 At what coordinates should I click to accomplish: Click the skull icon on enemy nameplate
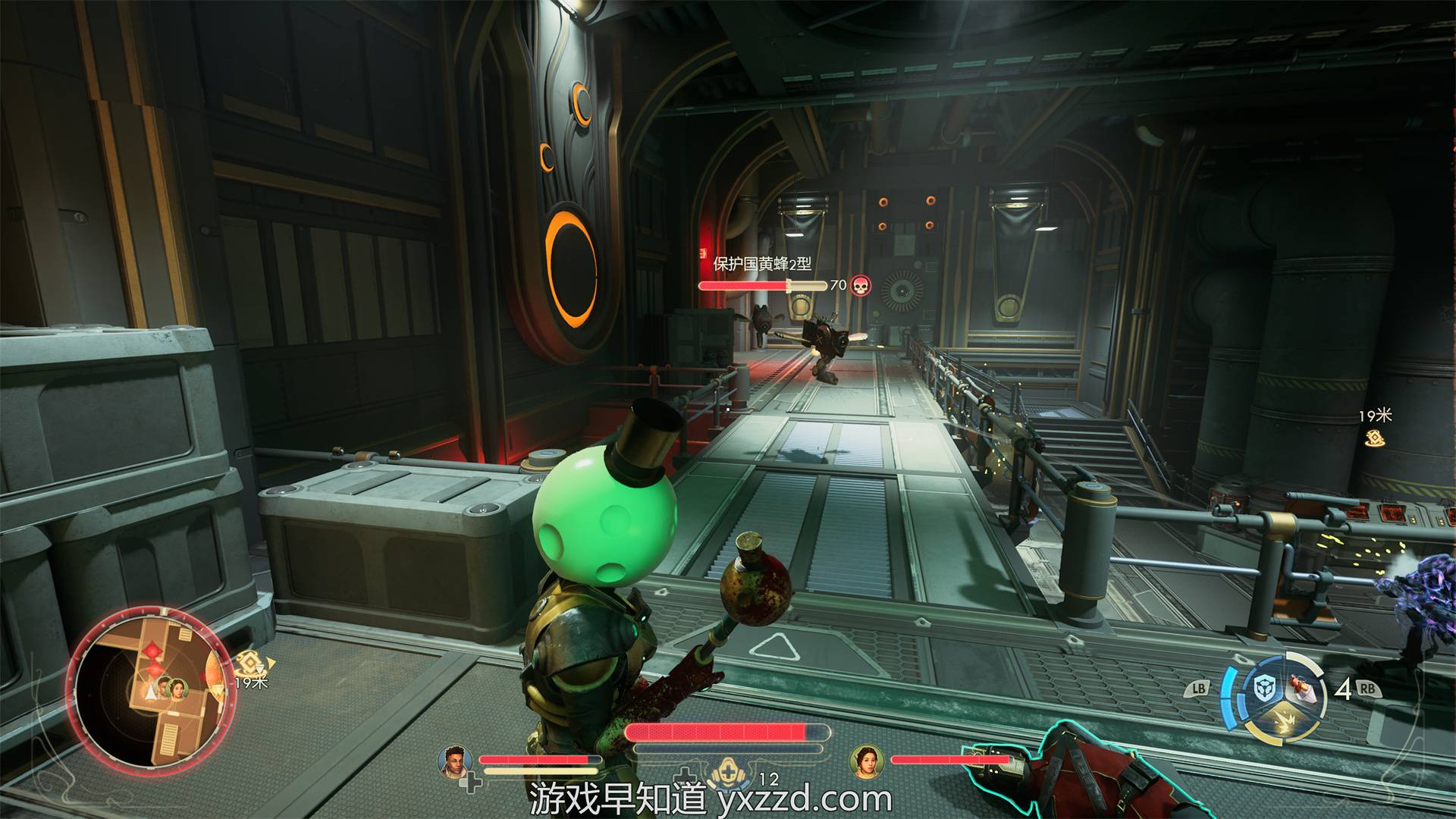pyautogui.click(x=860, y=285)
